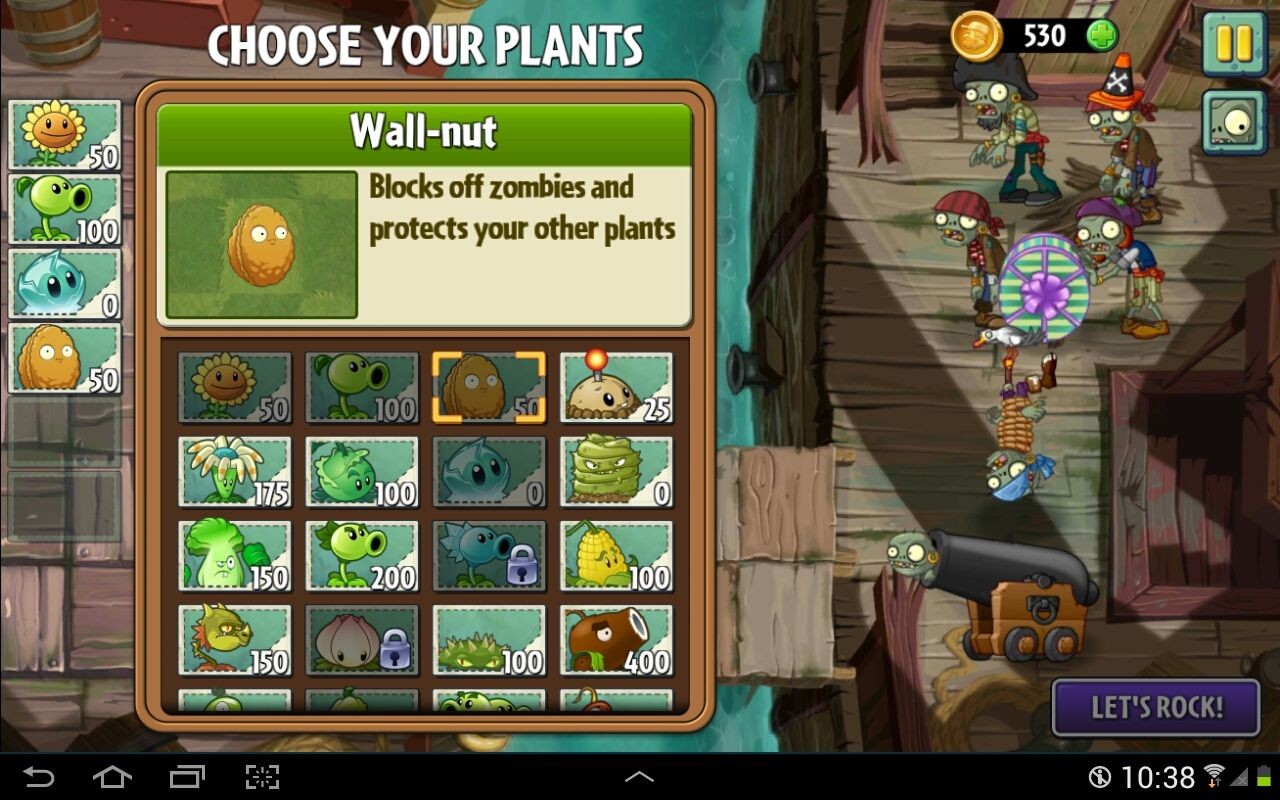
Task: Remove Iceberg Lettuce from the selected seed tray
Action: (65, 283)
